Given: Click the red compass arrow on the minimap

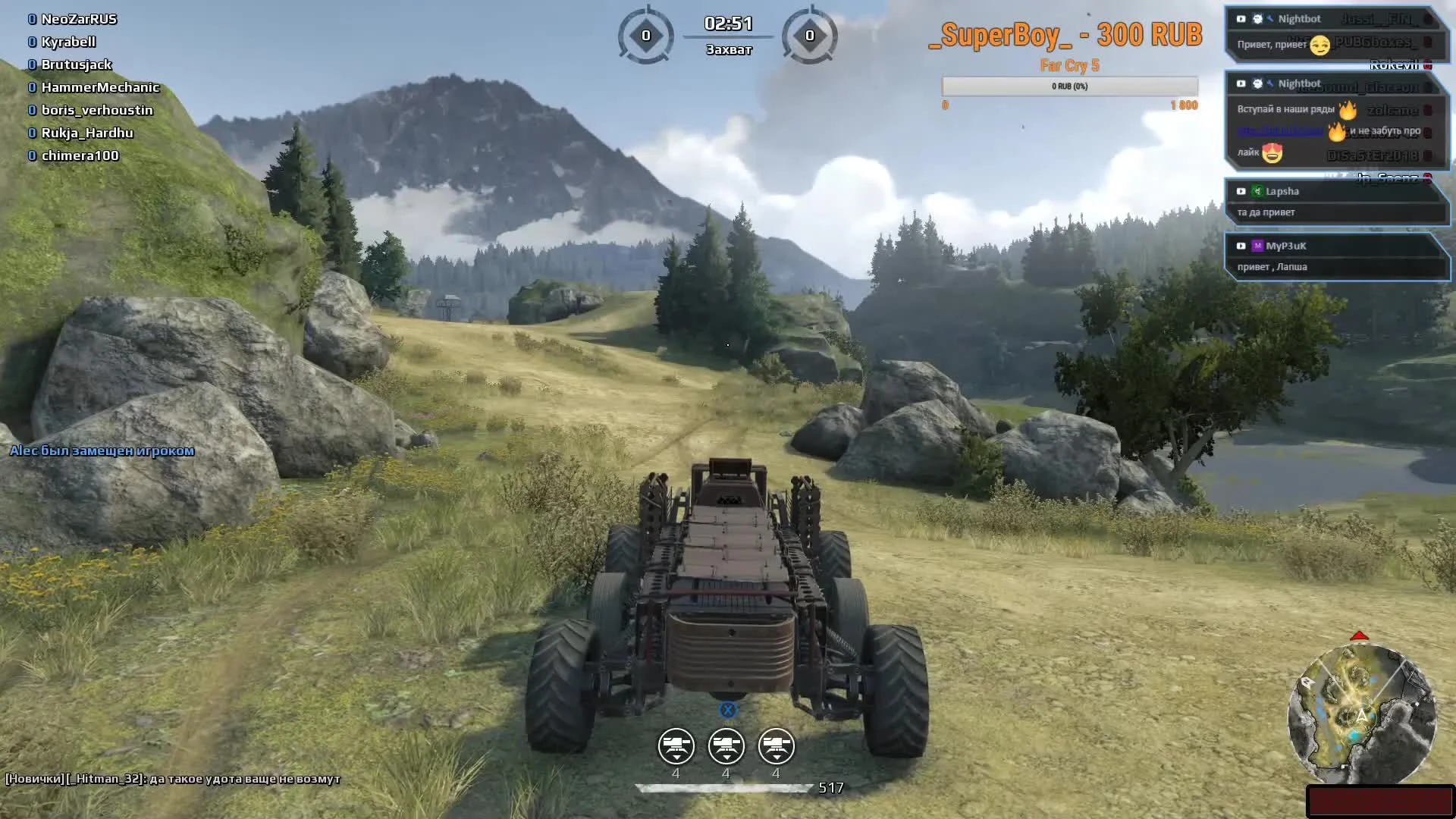Looking at the screenshot, I should point(1360,635).
